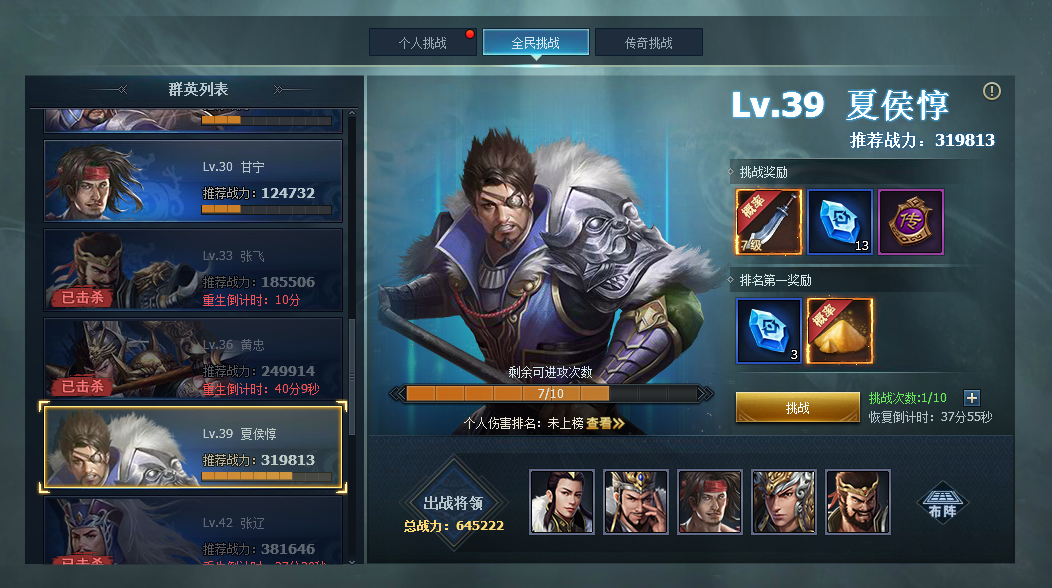Show info with the exclamation icon
The image size is (1052, 588).
(x=991, y=91)
